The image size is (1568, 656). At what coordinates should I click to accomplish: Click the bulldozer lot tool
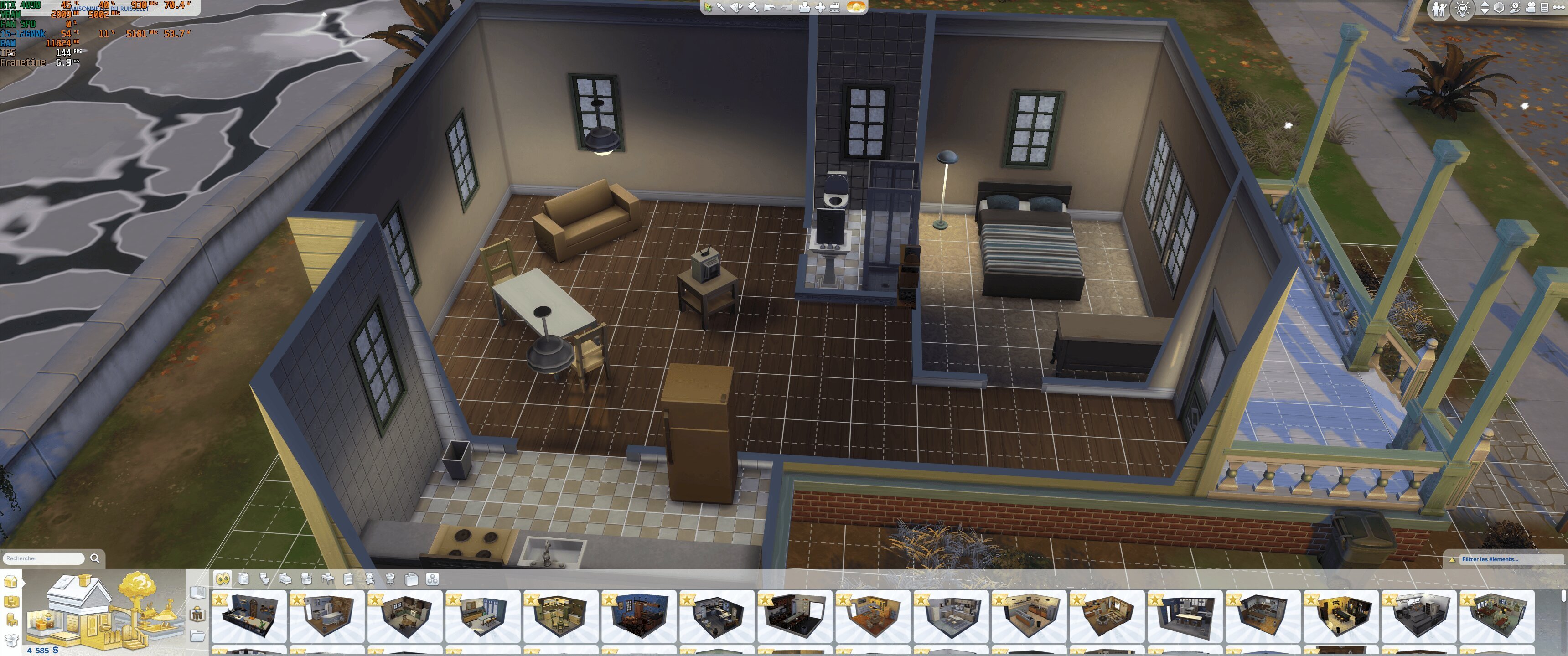(x=835, y=7)
